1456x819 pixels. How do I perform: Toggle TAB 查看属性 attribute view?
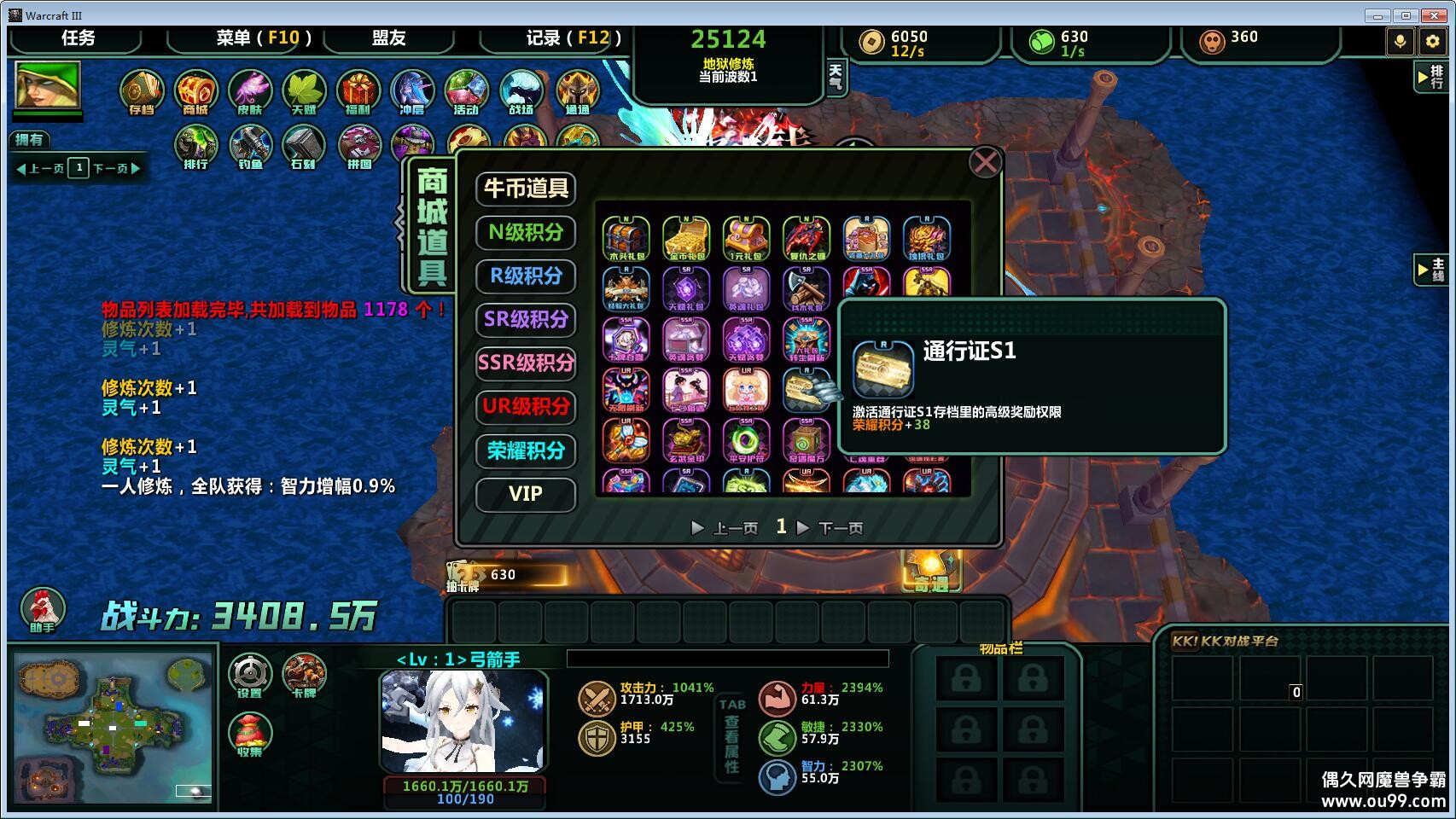point(732,734)
